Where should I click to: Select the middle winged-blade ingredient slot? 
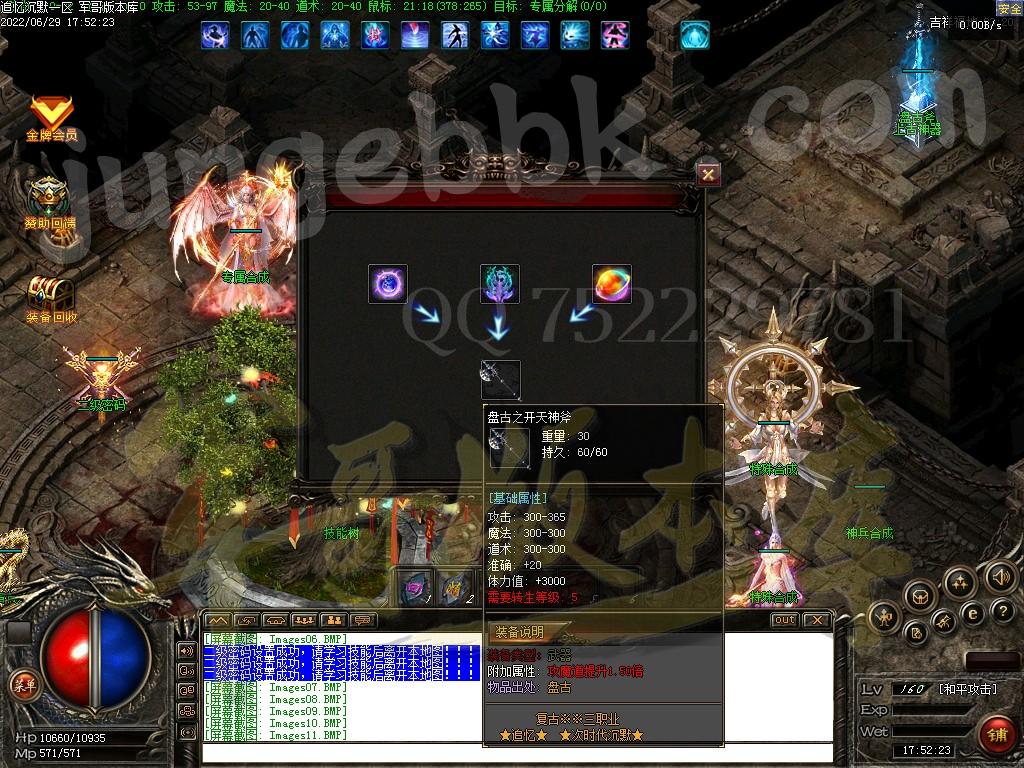click(500, 284)
